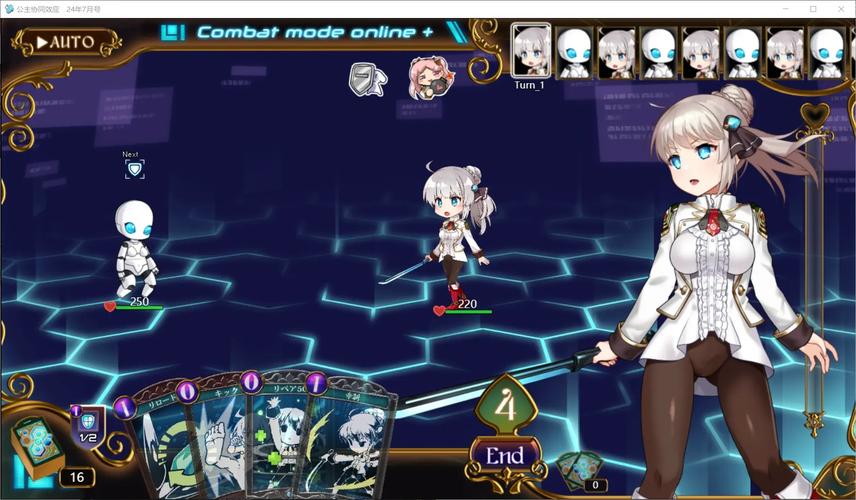The width and height of the screenshot is (856, 500).
Task: Activate the shield skill icon showing 1/2
Action: (88, 426)
